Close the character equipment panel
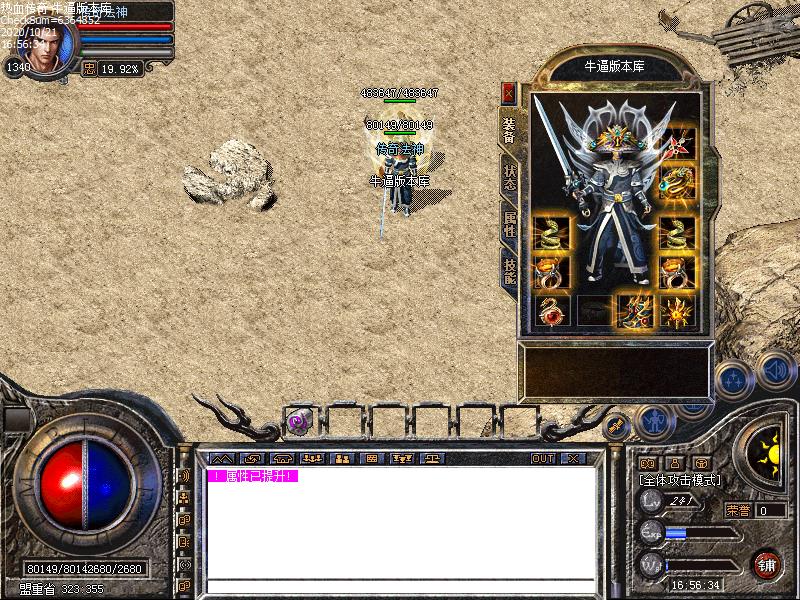 pos(509,93)
